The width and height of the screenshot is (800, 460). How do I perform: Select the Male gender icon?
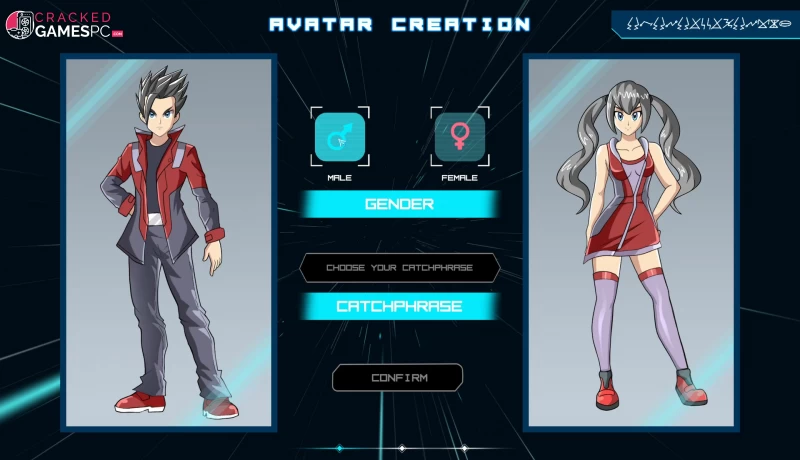[340, 137]
